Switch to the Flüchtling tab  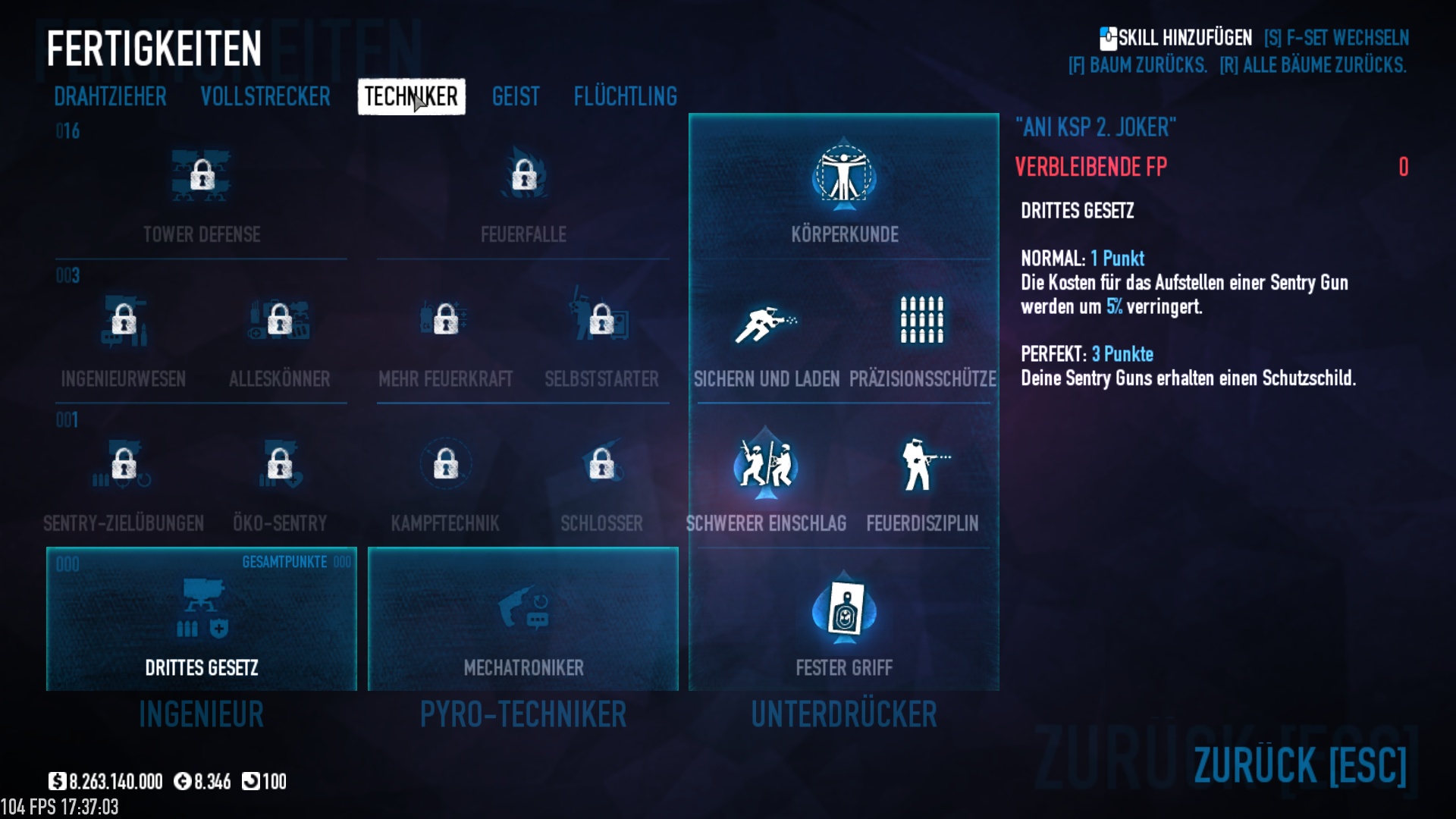[x=625, y=97]
